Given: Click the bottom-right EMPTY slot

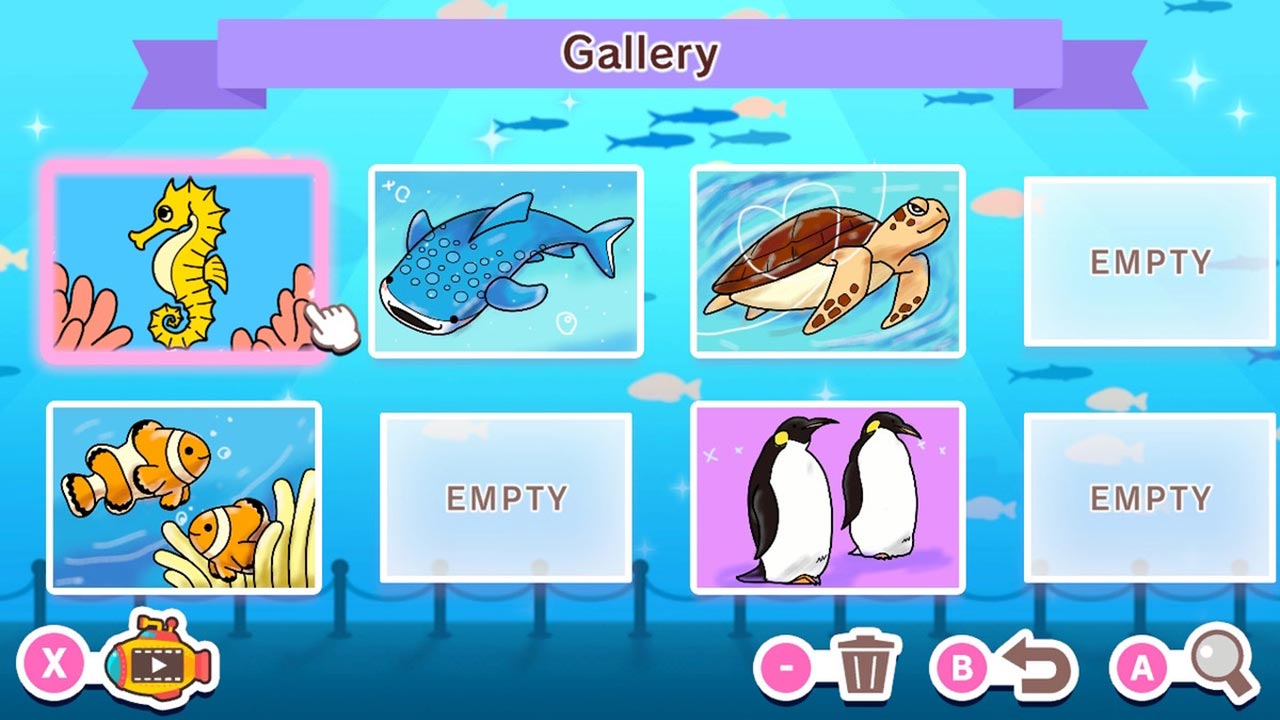Looking at the screenshot, I should 1152,495.
